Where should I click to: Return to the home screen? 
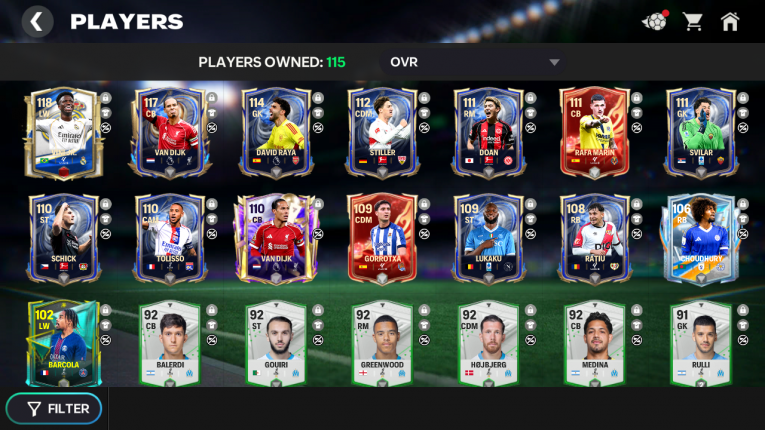pos(731,21)
